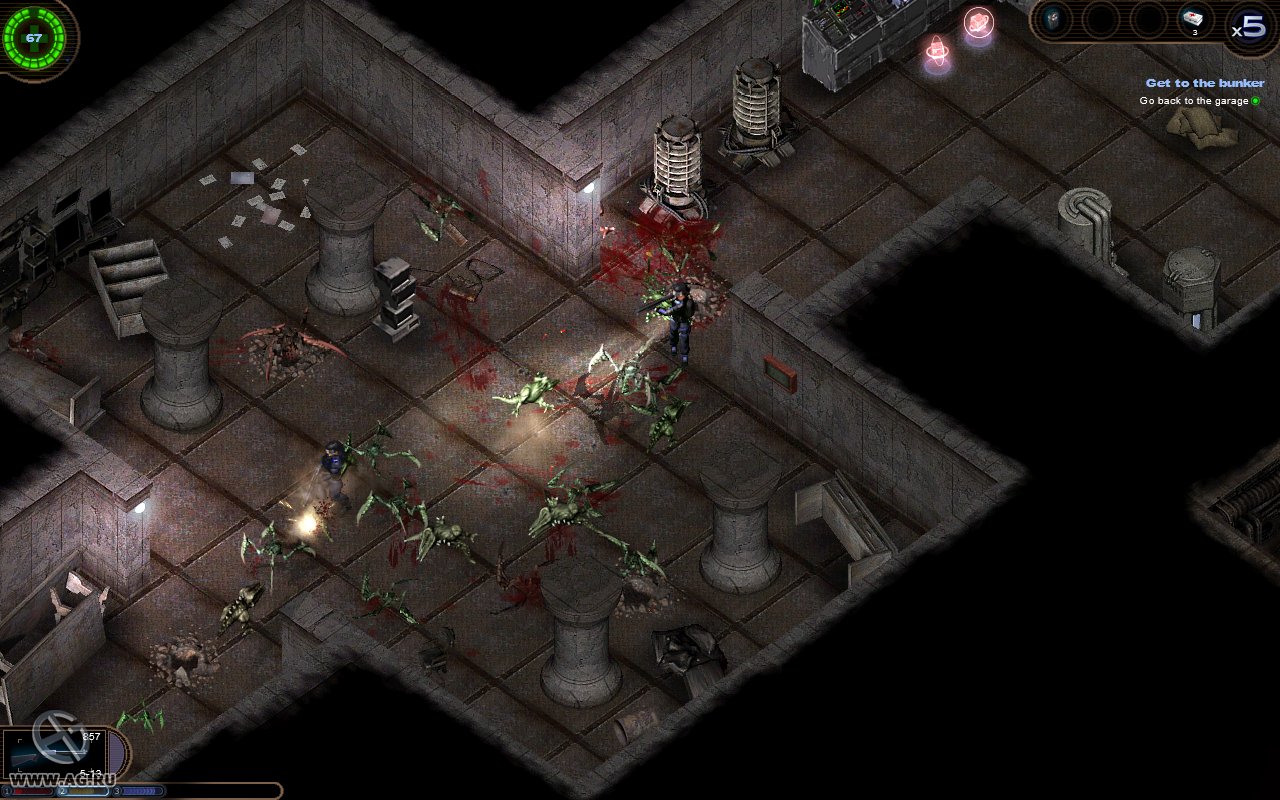Click the second empty item slot at top
Image resolution: width=1280 pixels, height=800 pixels.
click(x=1102, y=19)
